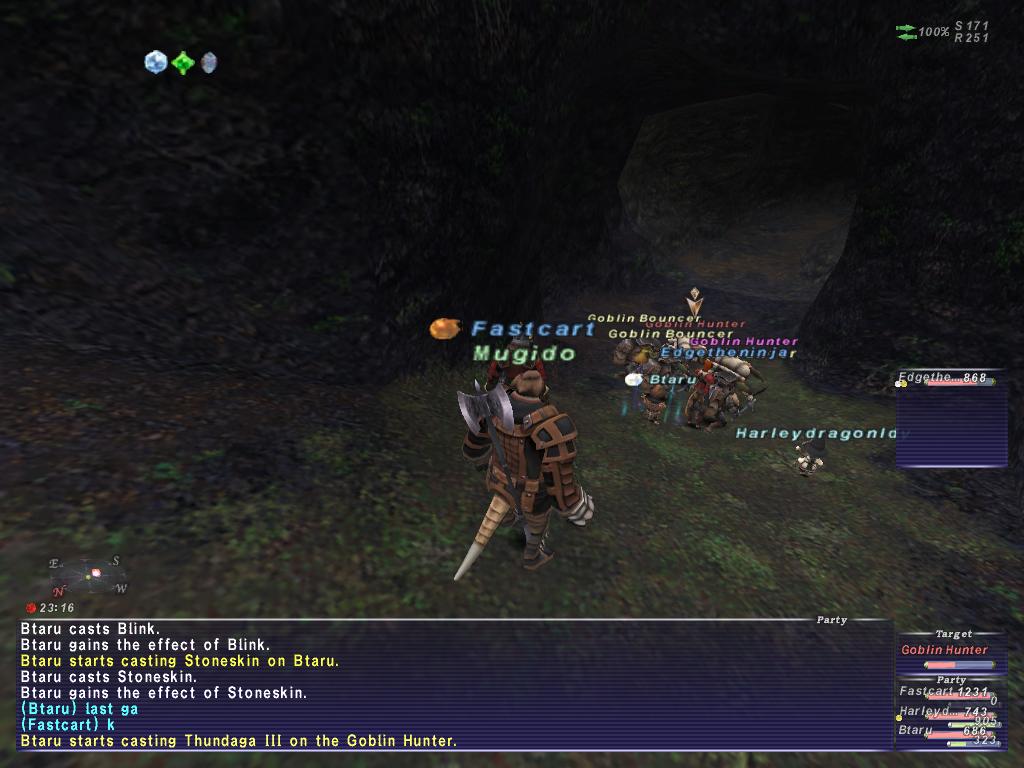Screen dimensions: 1024x768
Task: Select the grey oval status effect icon
Action: point(208,63)
